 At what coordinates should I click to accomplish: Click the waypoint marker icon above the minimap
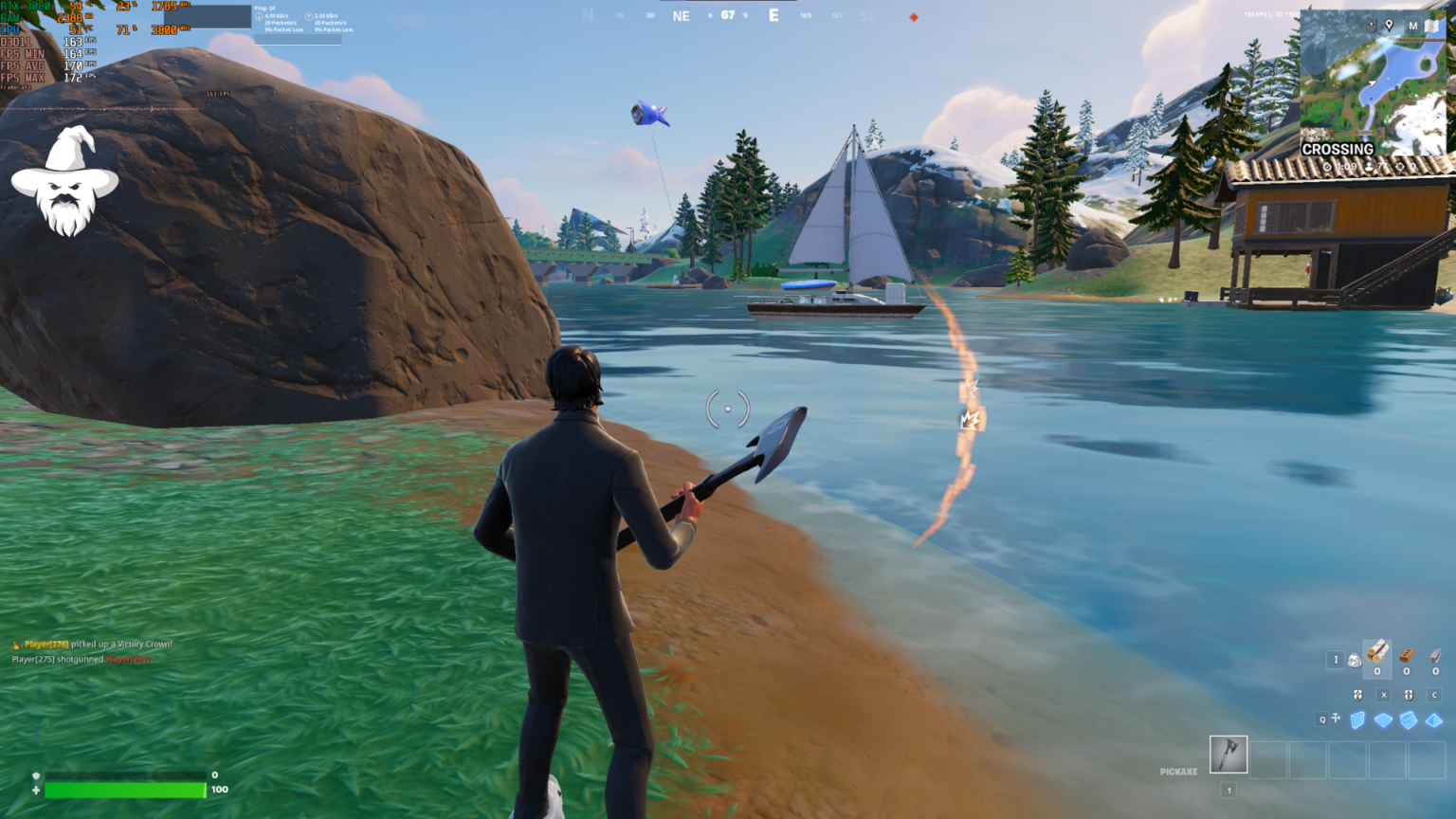tap(1389, 25)
